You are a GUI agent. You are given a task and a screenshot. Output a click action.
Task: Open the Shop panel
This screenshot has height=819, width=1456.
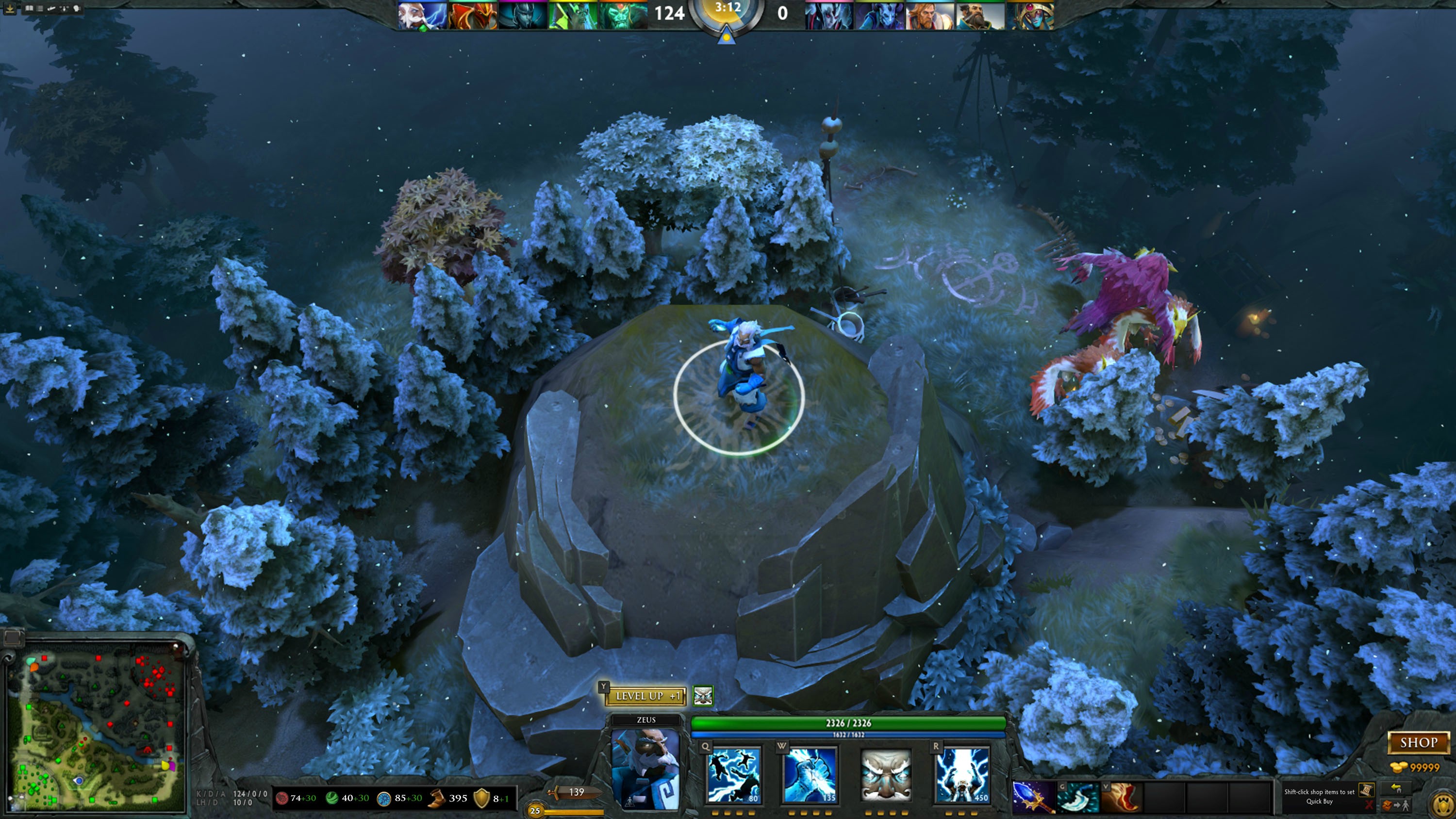(x=1418, y=743)
